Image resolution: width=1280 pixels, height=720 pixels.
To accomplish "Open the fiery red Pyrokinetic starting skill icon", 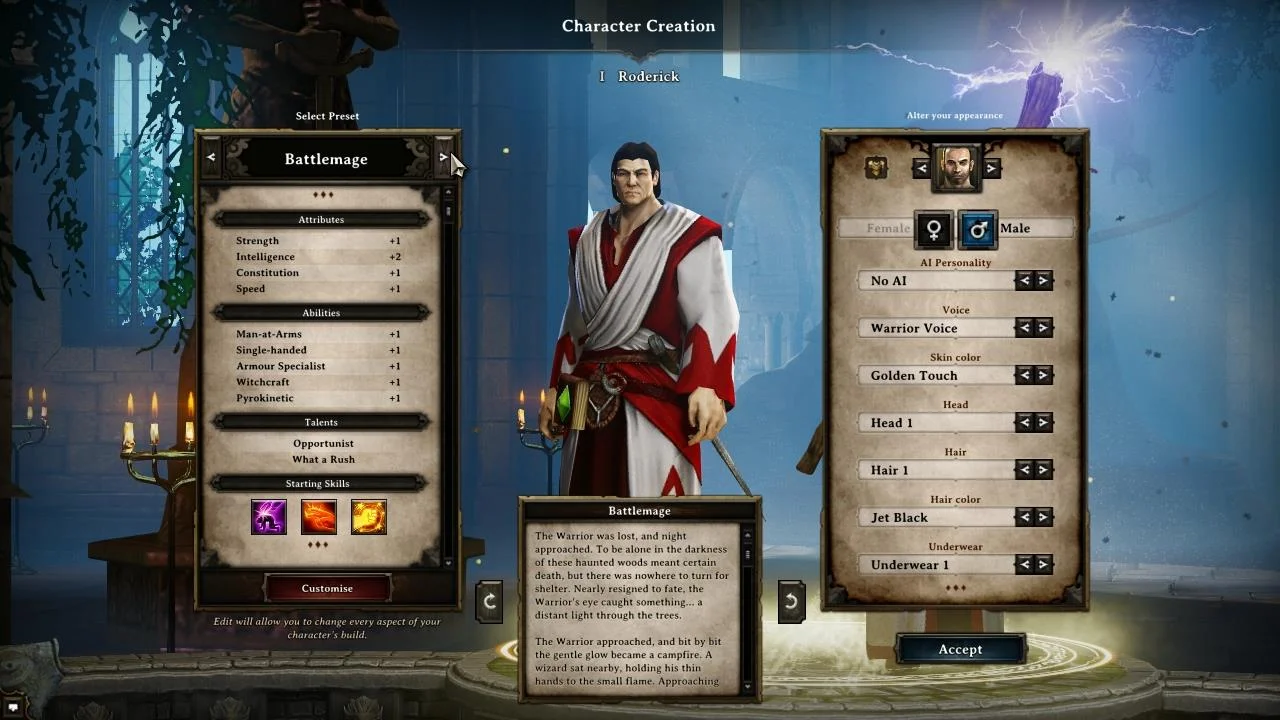I will tap(318, 516).
